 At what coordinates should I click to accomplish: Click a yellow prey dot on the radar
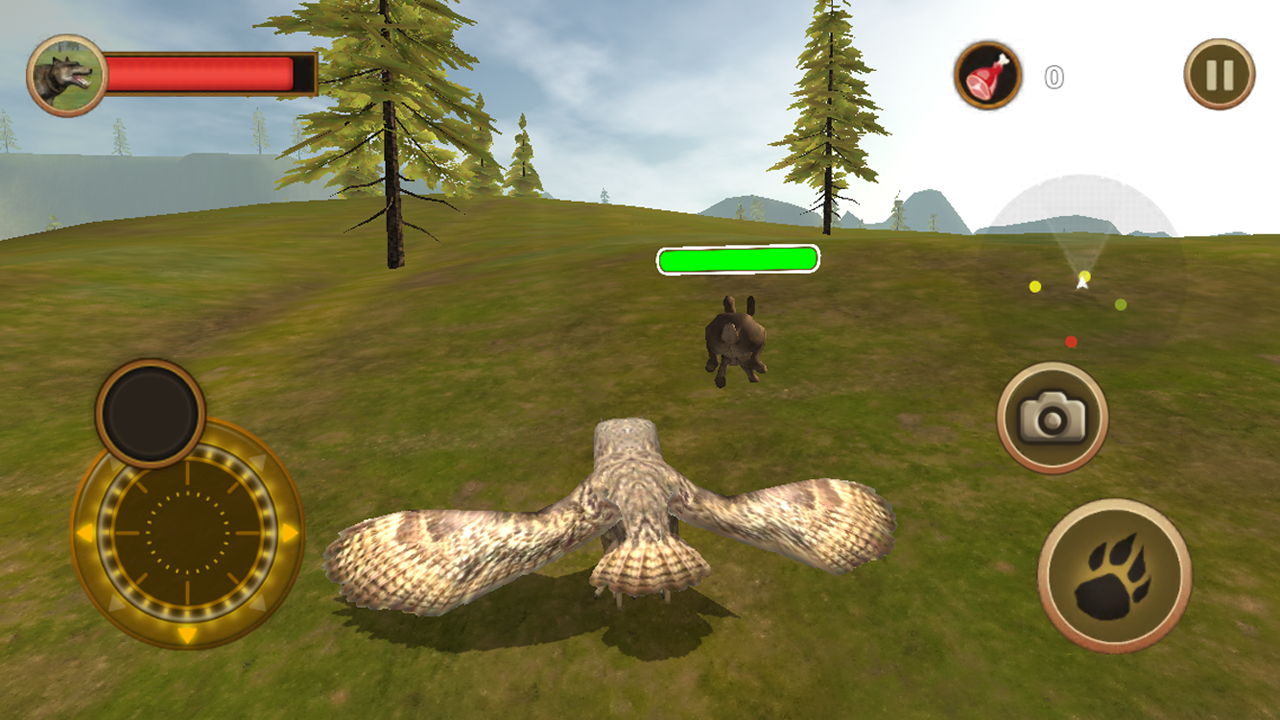1034,288
